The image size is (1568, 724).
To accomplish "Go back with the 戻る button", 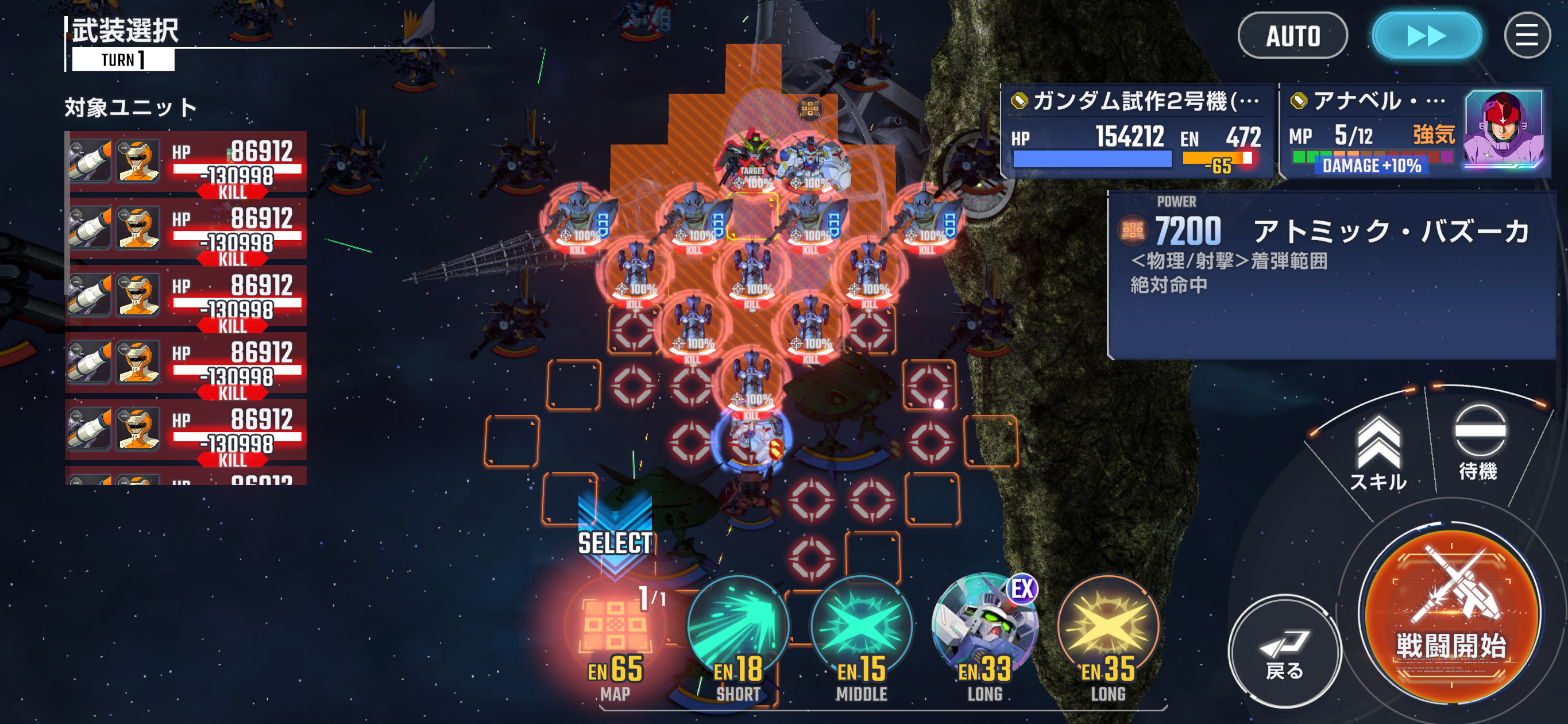I will click(1284, 652).
